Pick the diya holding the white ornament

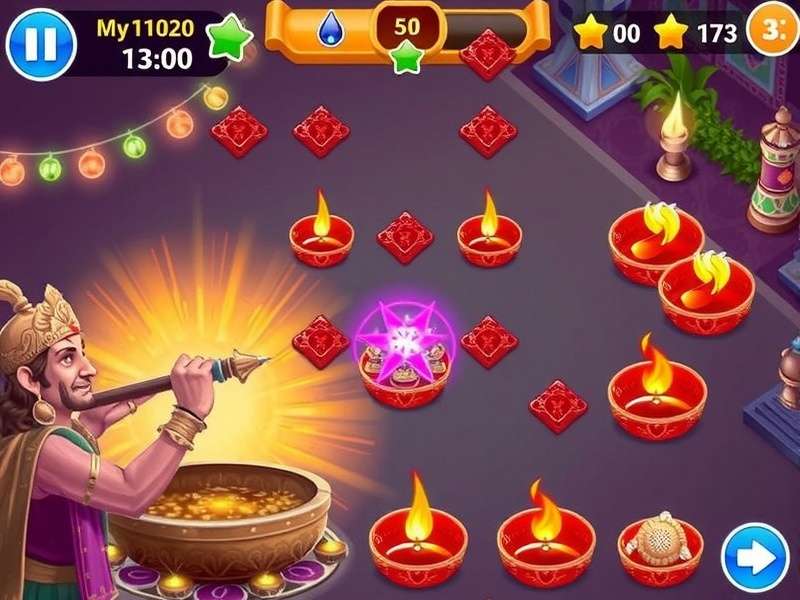[660, 545]
